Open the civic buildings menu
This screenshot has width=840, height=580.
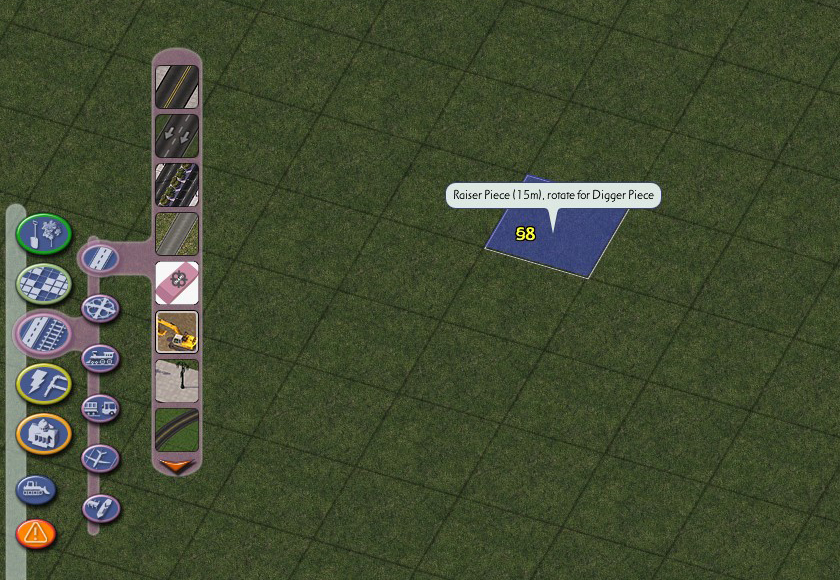pyautogui.click(x=43, y=433)
